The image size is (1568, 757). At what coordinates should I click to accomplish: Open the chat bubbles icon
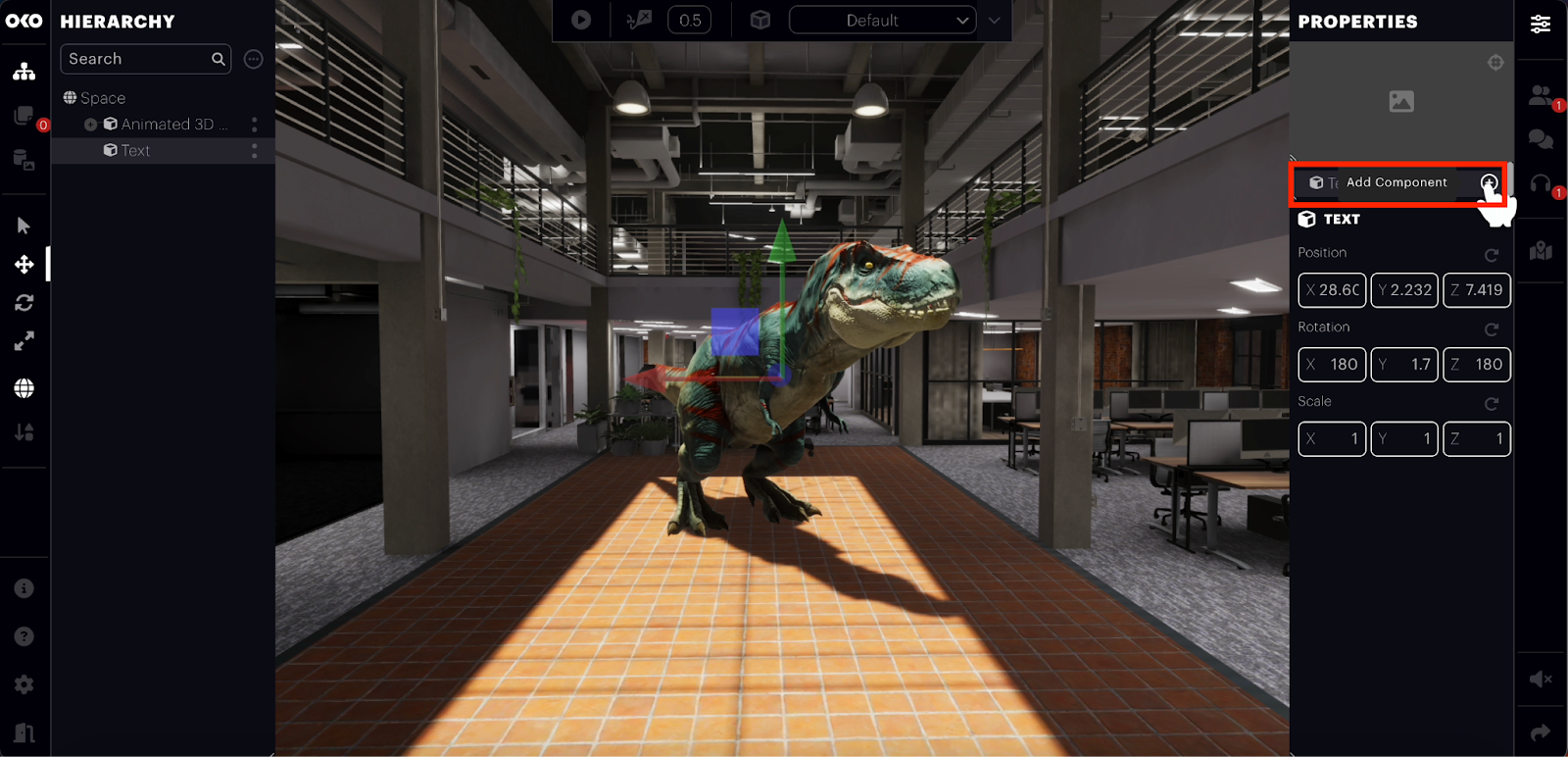[x=1541, y=139]
